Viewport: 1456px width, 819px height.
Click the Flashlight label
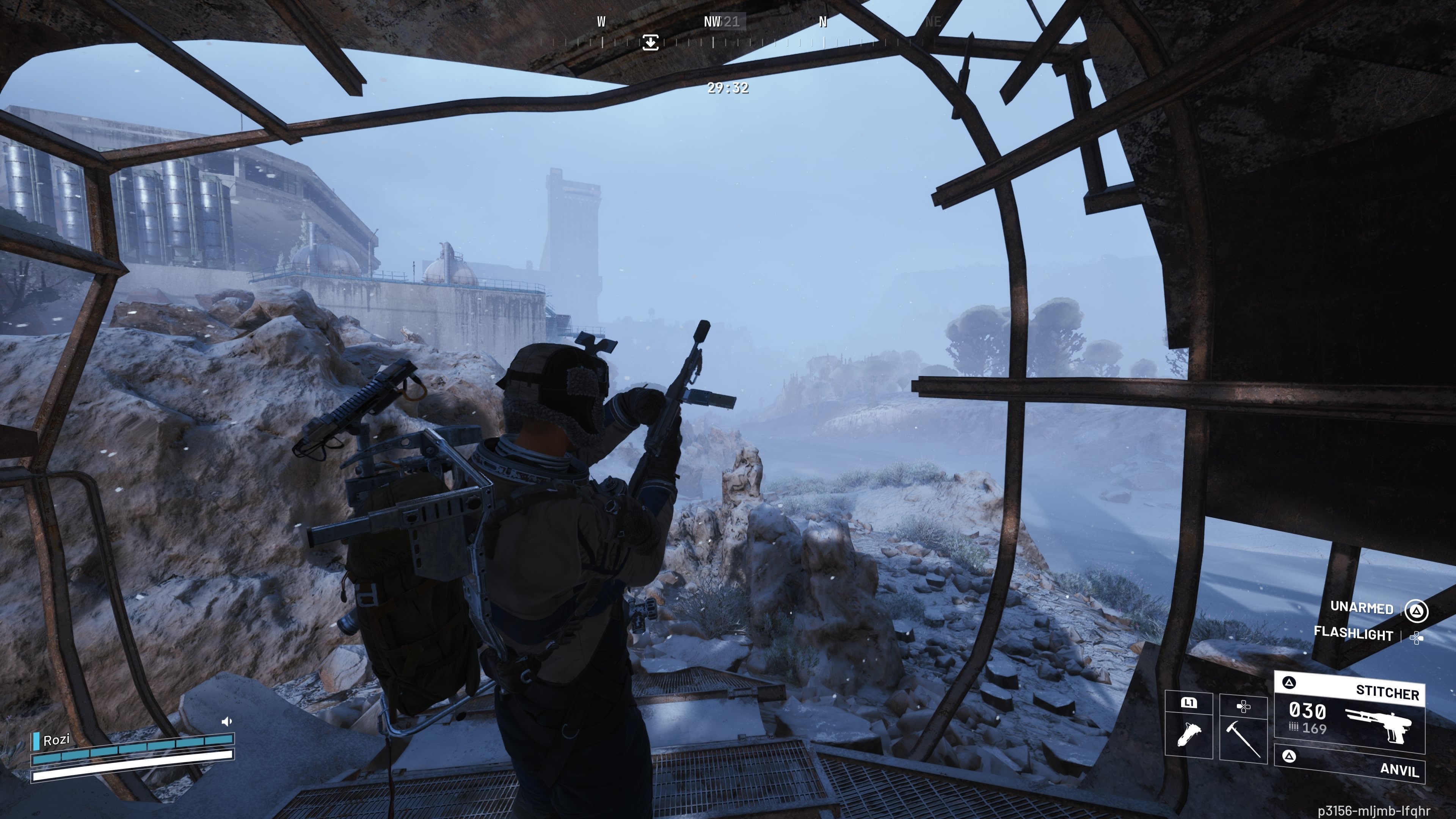point(1353,634)
